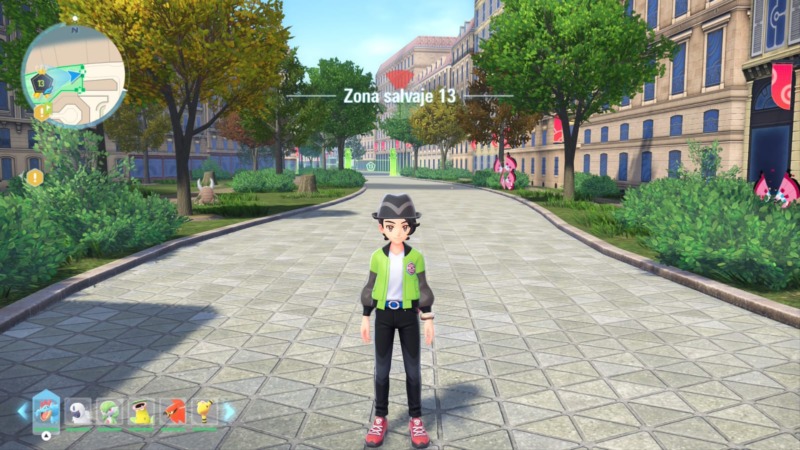
Task: Click the exclamation marker on the minimap's edge
Action: tap(42, 112)
